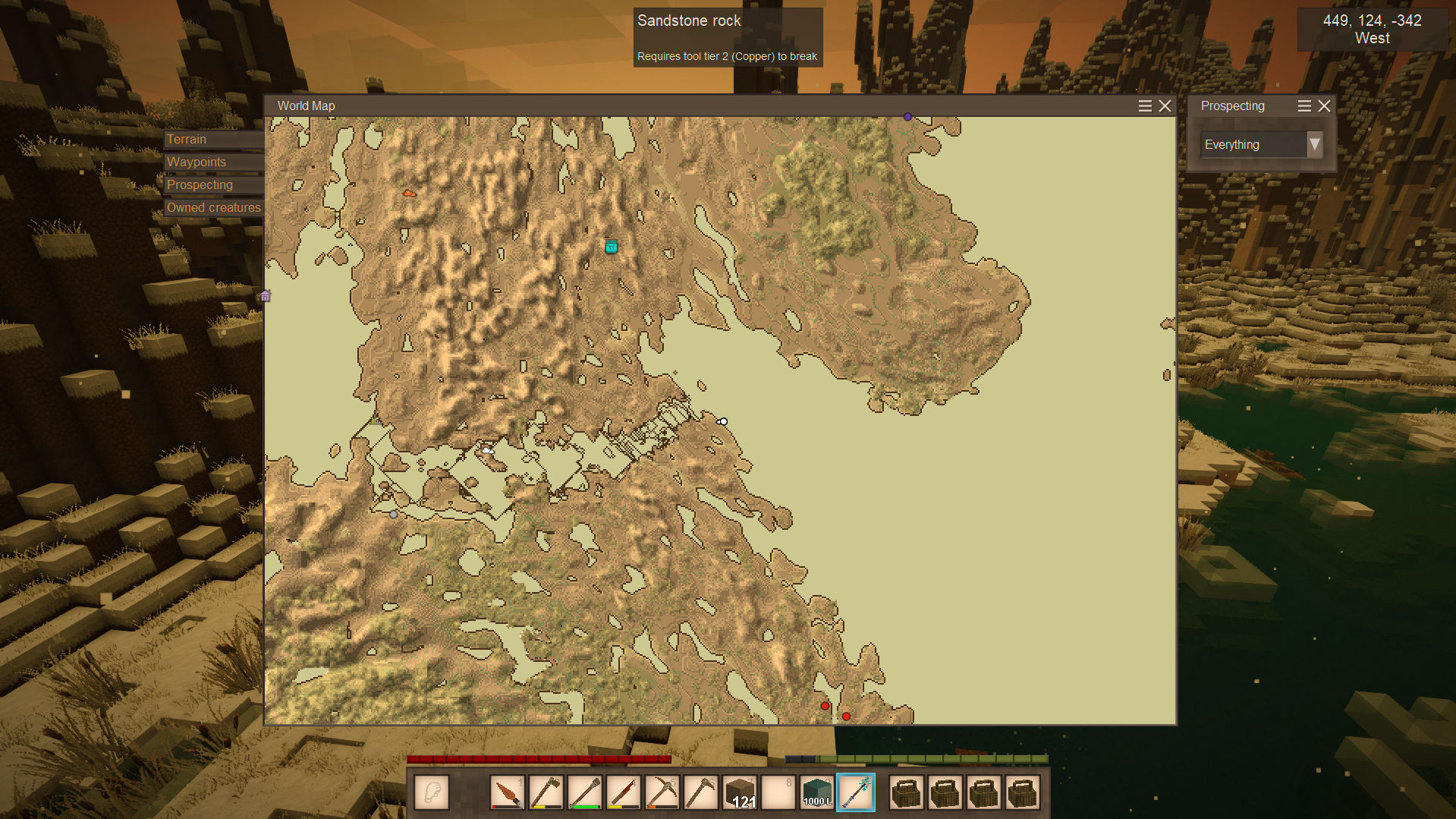Close the World Map window
Screen dimensions: 1456x819
point(1165,106)
